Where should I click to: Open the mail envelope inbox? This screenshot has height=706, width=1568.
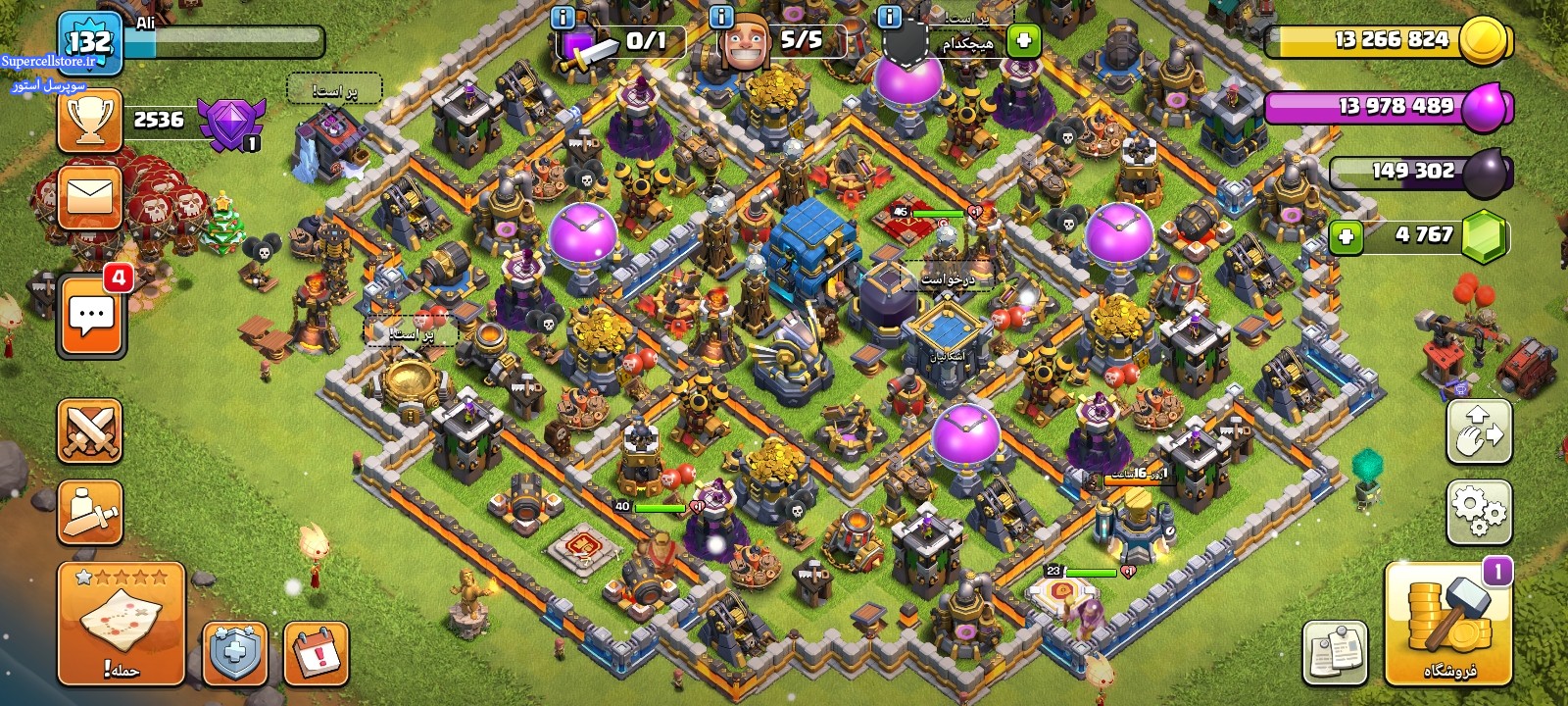(x=90, y=196)
